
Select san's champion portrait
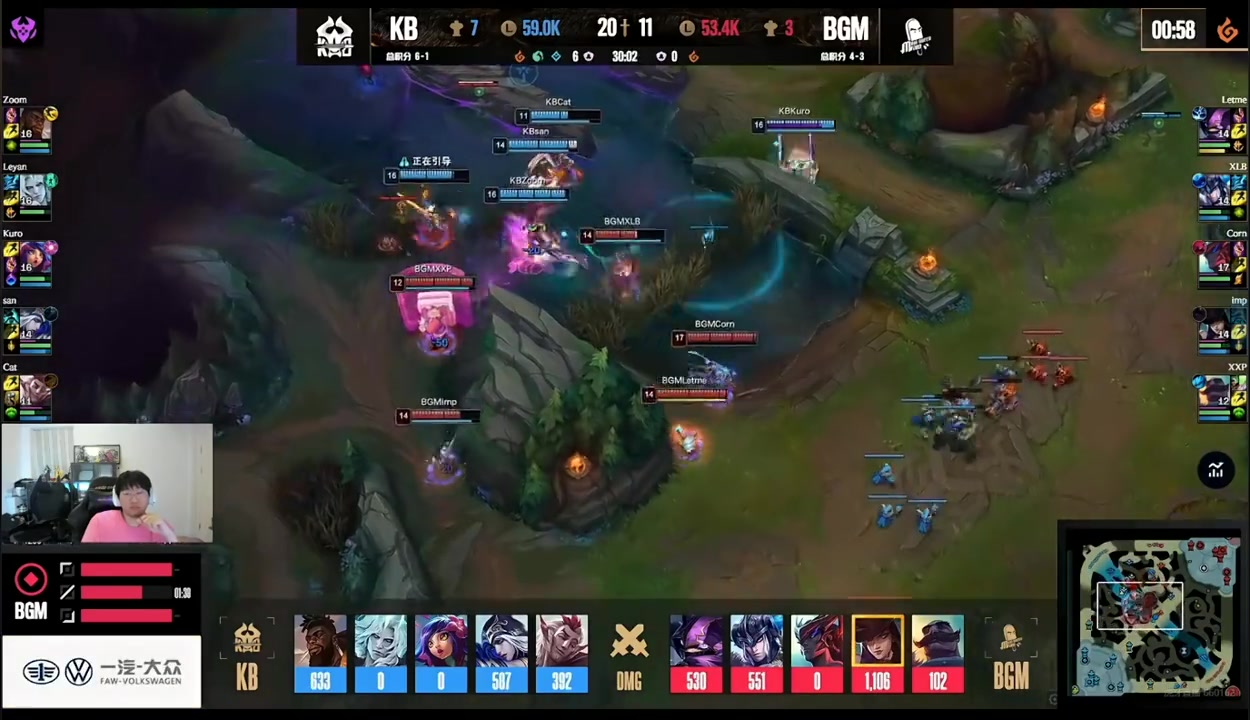click(x=33, y=327)
